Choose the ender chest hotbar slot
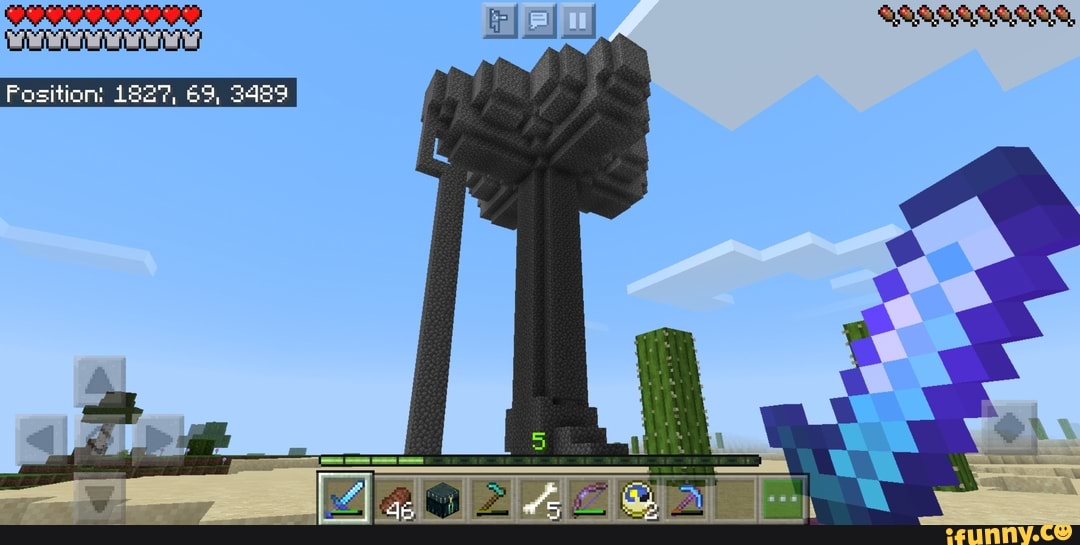Image resolution: width=1080 pixels, height=545 pixels. tap(442, 497)
